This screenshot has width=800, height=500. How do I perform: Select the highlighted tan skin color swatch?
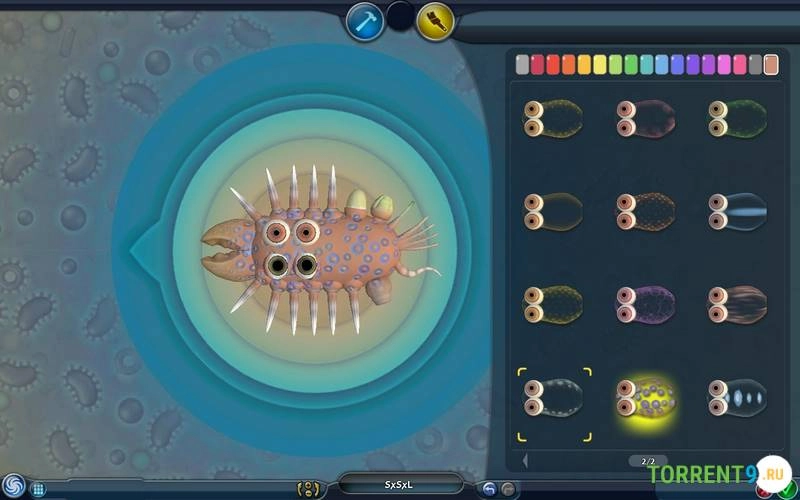[771, 65]
